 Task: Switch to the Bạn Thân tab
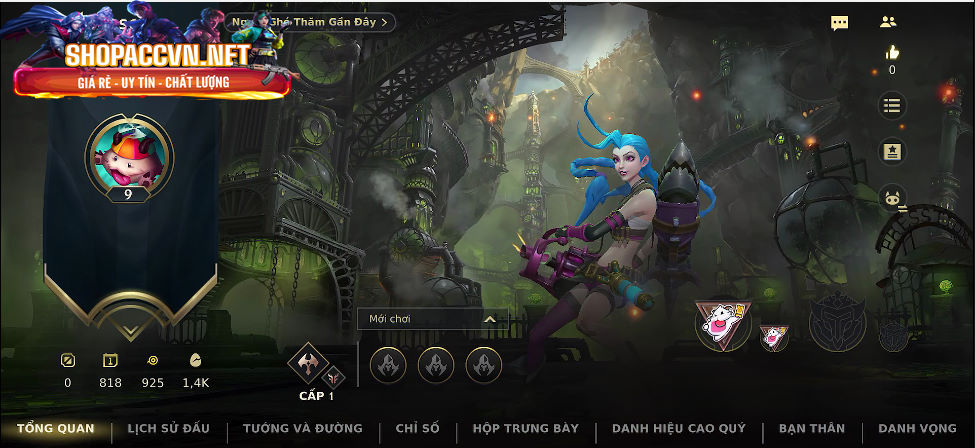click(812, 429)
